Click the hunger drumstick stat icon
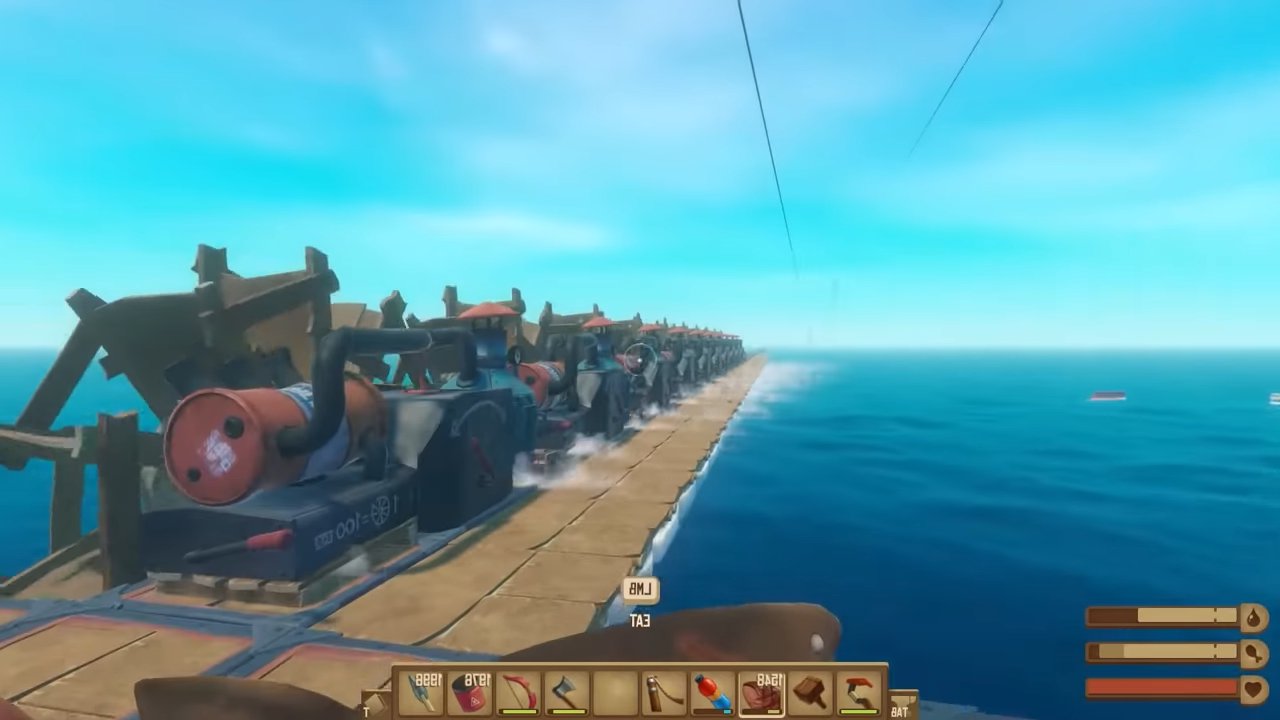 (x=1253, y=652)
